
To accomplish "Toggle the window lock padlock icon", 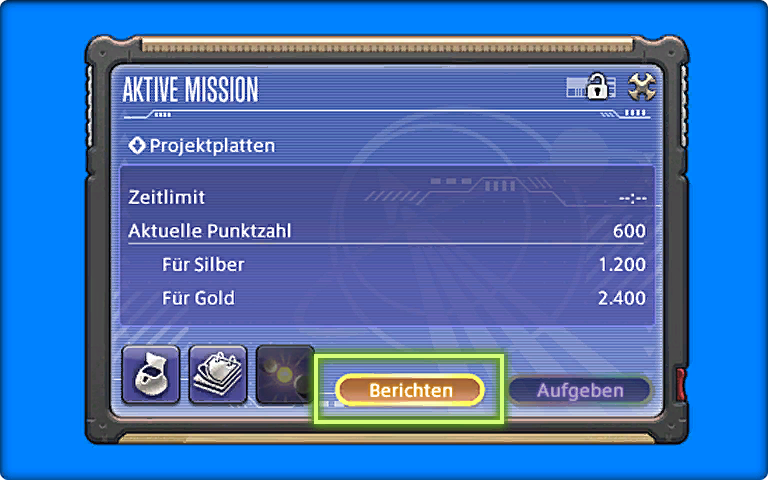I will [x=597, y=88].
